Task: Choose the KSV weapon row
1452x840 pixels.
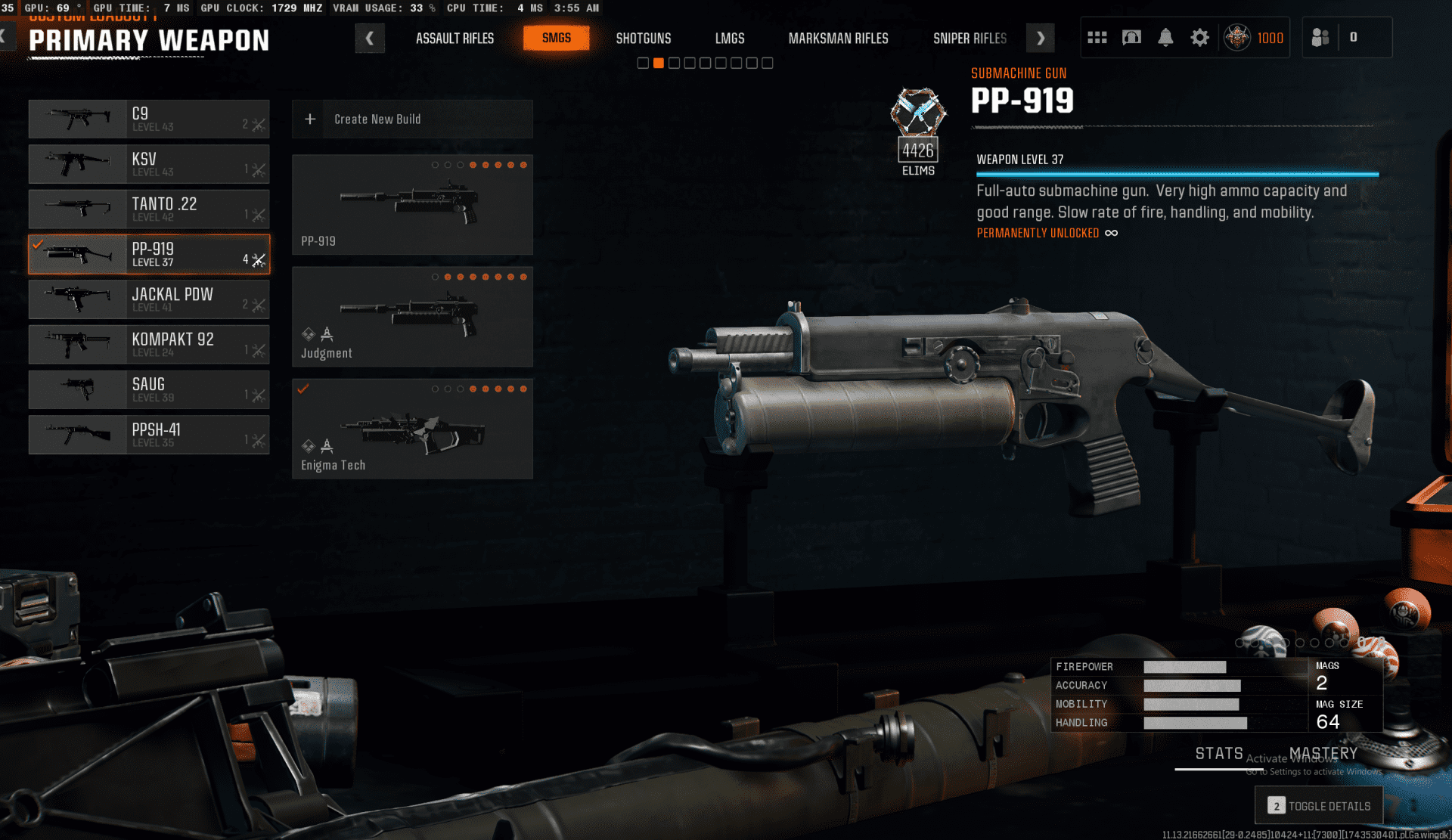Action: point(149,164)
